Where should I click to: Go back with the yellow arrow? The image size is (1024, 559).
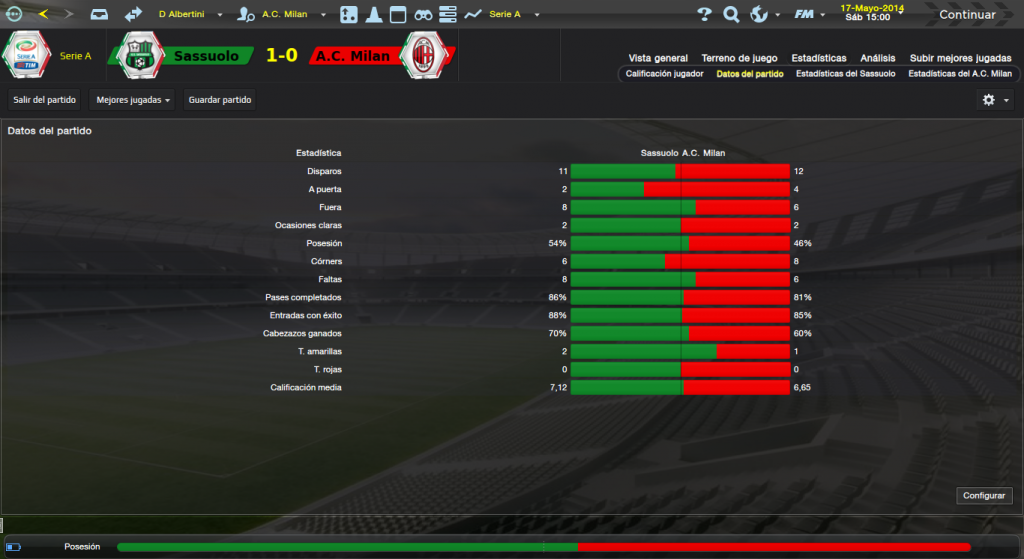43,15
